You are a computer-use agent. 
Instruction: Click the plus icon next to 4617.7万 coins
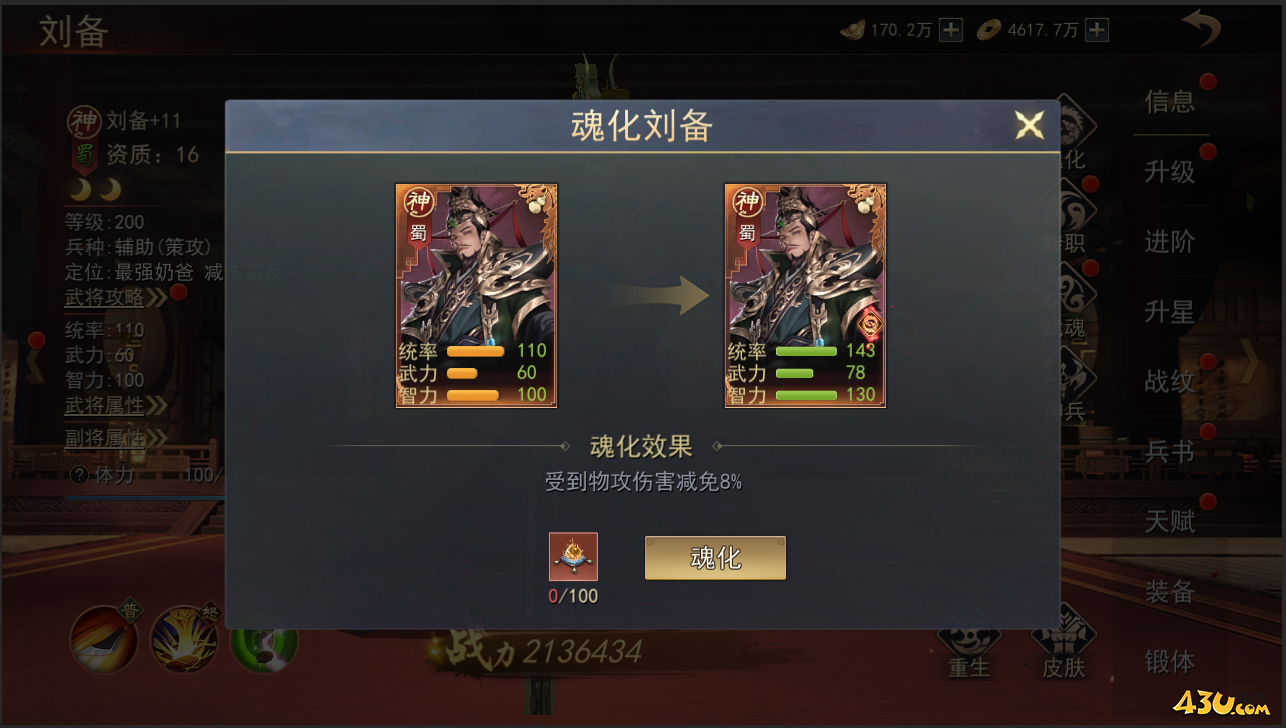click(x=1095, y=30)
